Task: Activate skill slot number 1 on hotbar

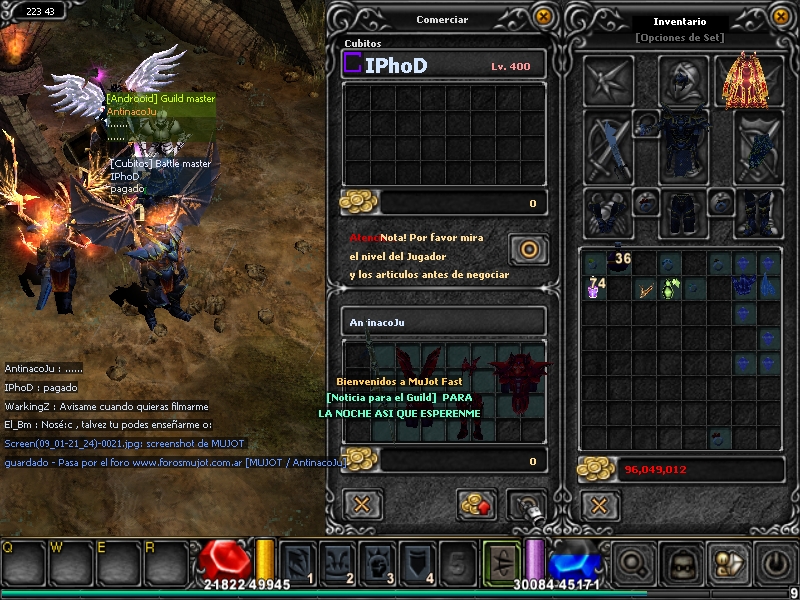Action: (296, 562)
